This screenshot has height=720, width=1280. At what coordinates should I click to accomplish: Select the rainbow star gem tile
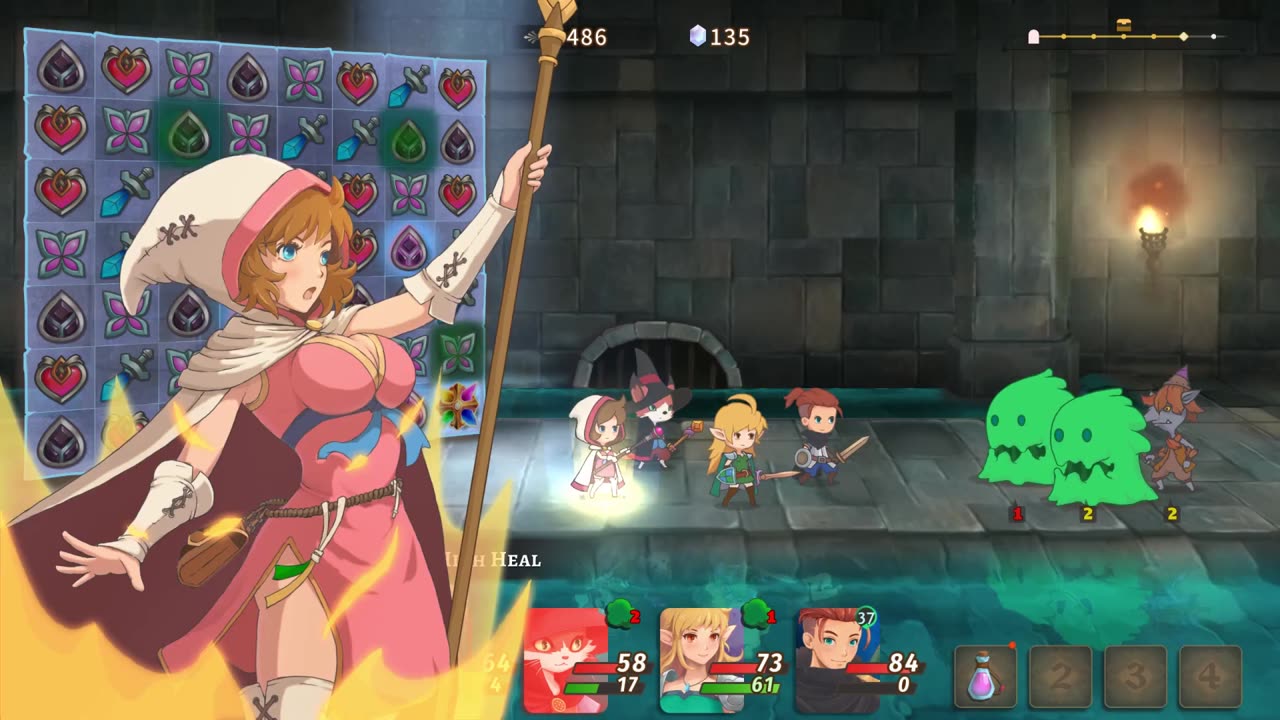[x=458, y=405]
